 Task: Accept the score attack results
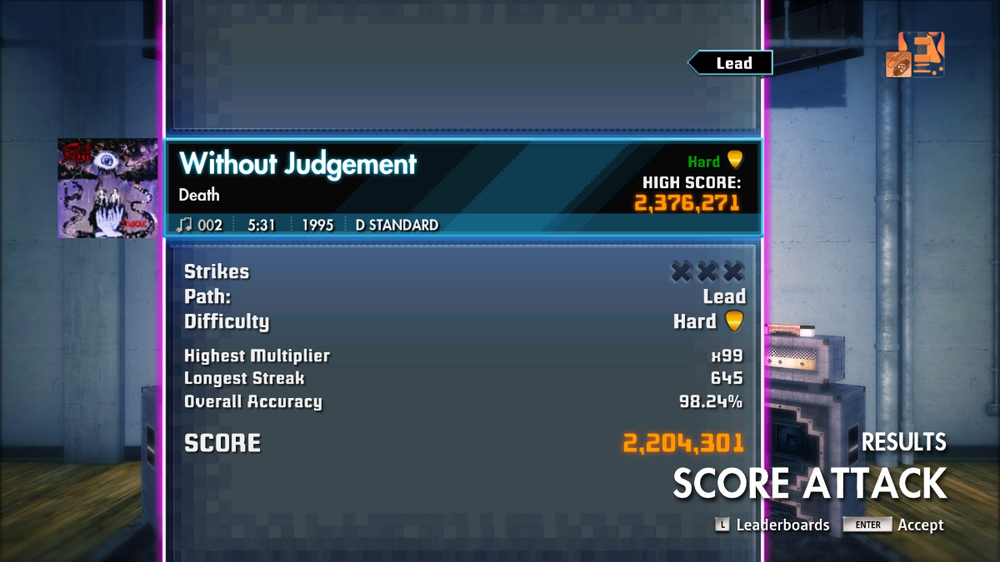pos(893,525)
